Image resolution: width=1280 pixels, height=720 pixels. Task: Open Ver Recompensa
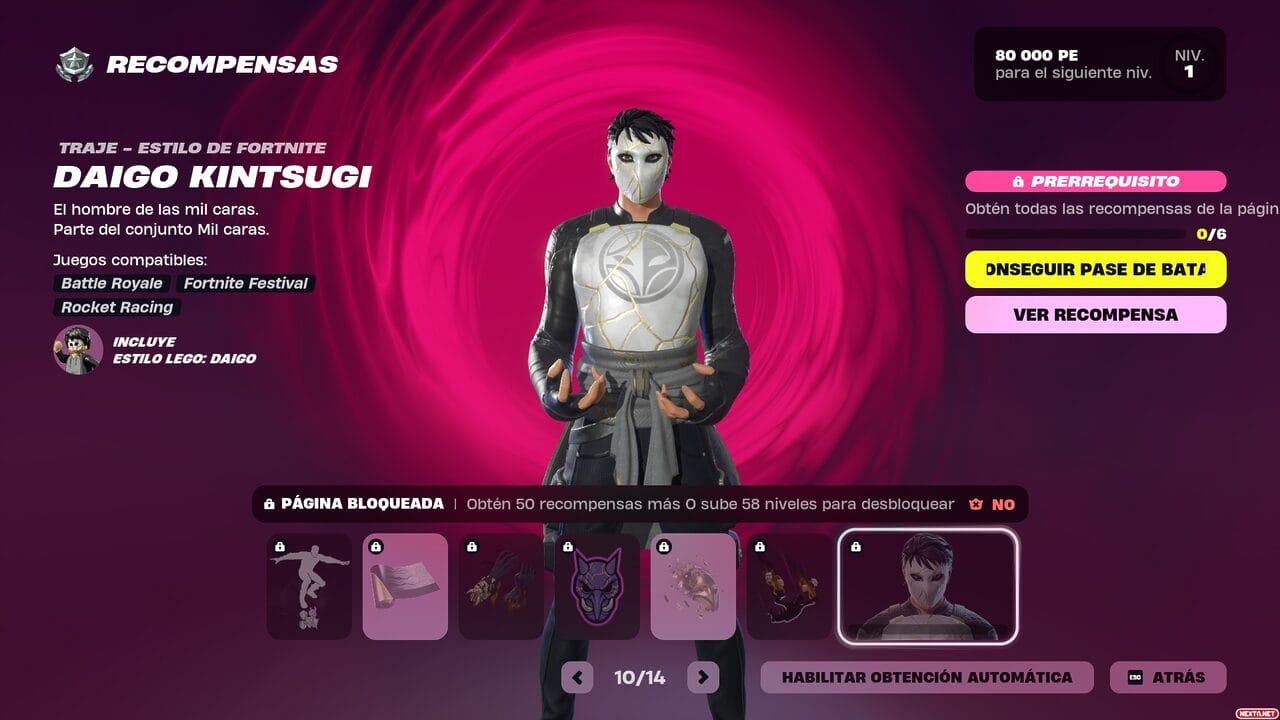click(x=1095, y=314)
